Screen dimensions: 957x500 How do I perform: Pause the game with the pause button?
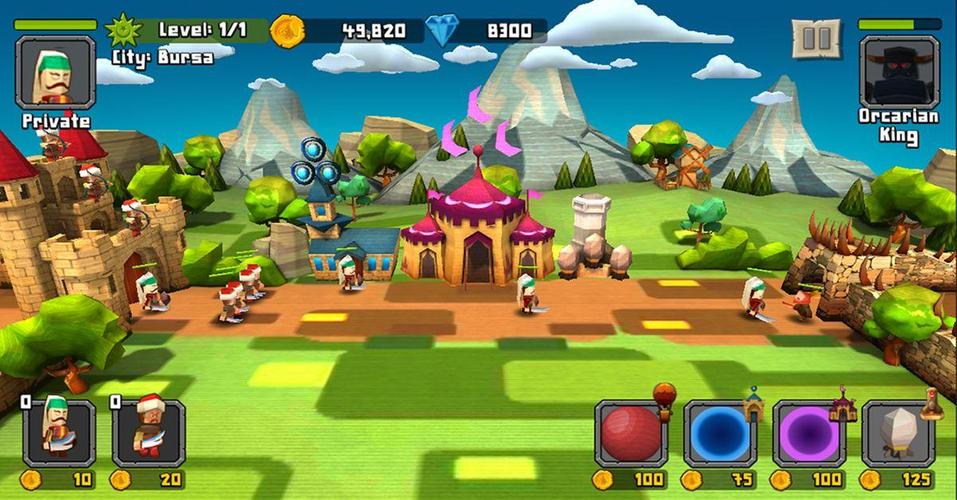pos(816,39)
